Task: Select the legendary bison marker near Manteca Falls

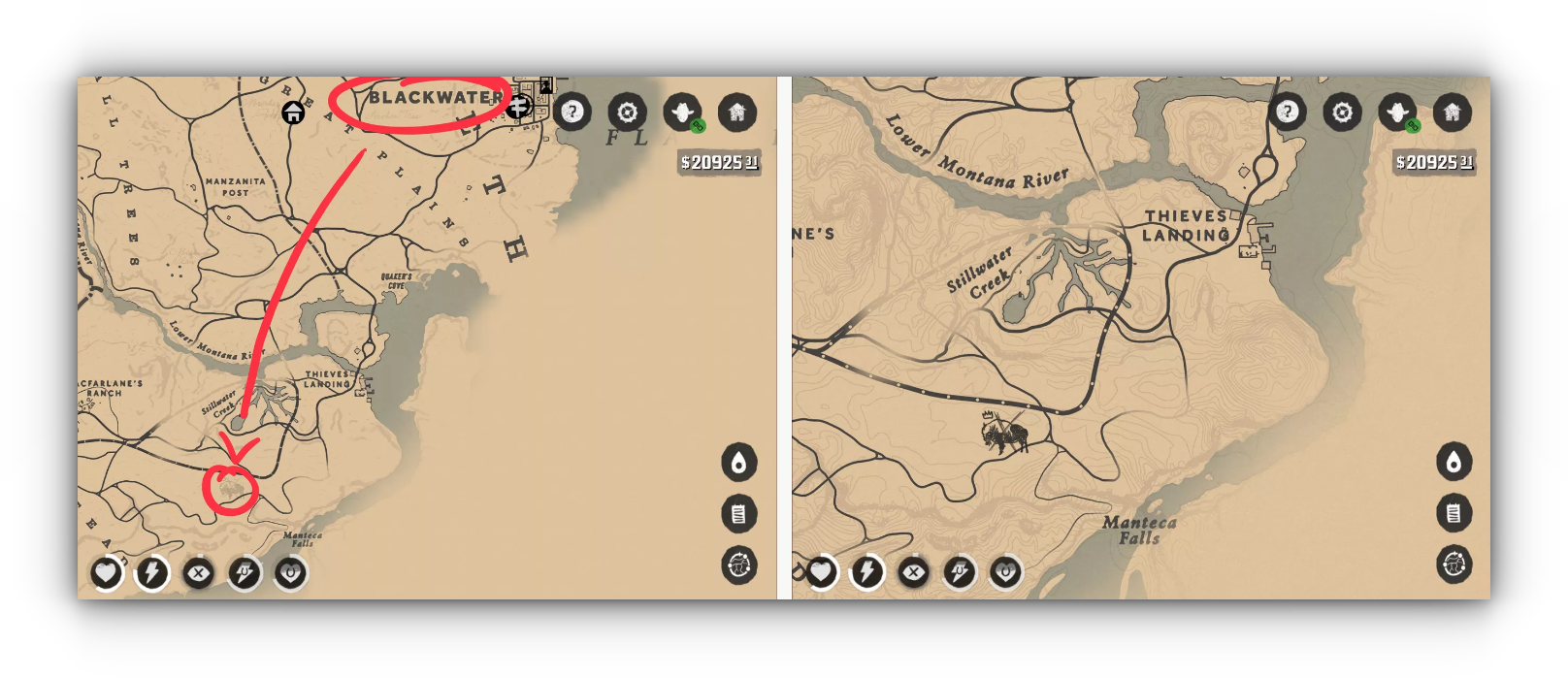Action: point(1004,435)
